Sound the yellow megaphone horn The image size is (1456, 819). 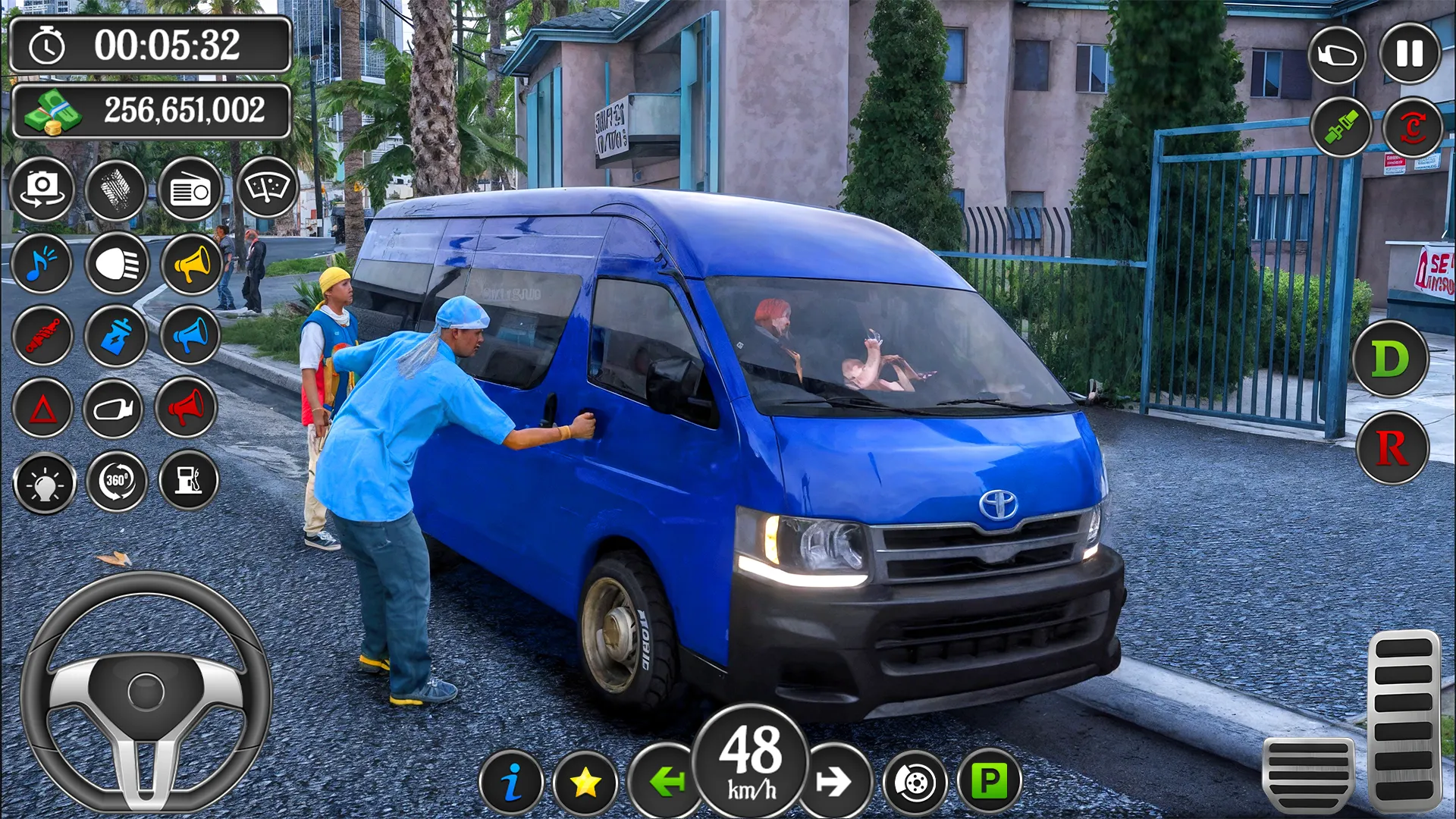click(x=190, y=264)
